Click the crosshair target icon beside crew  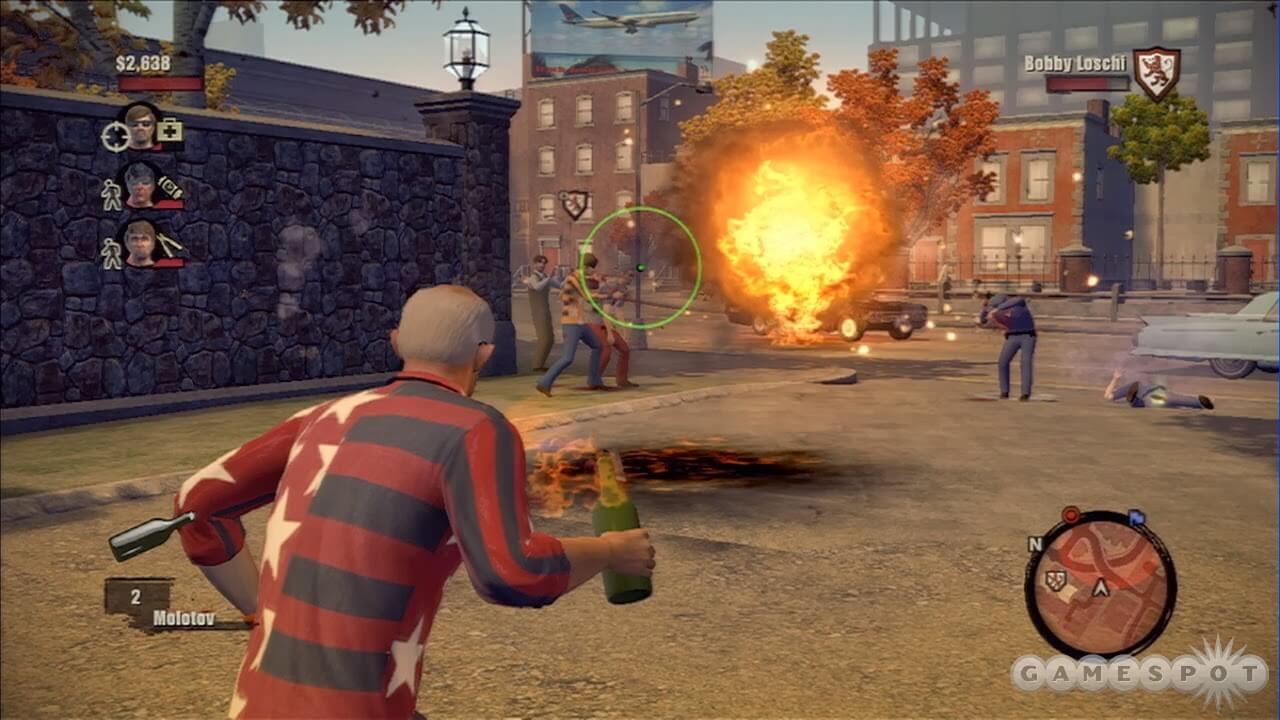coord(114,136)
